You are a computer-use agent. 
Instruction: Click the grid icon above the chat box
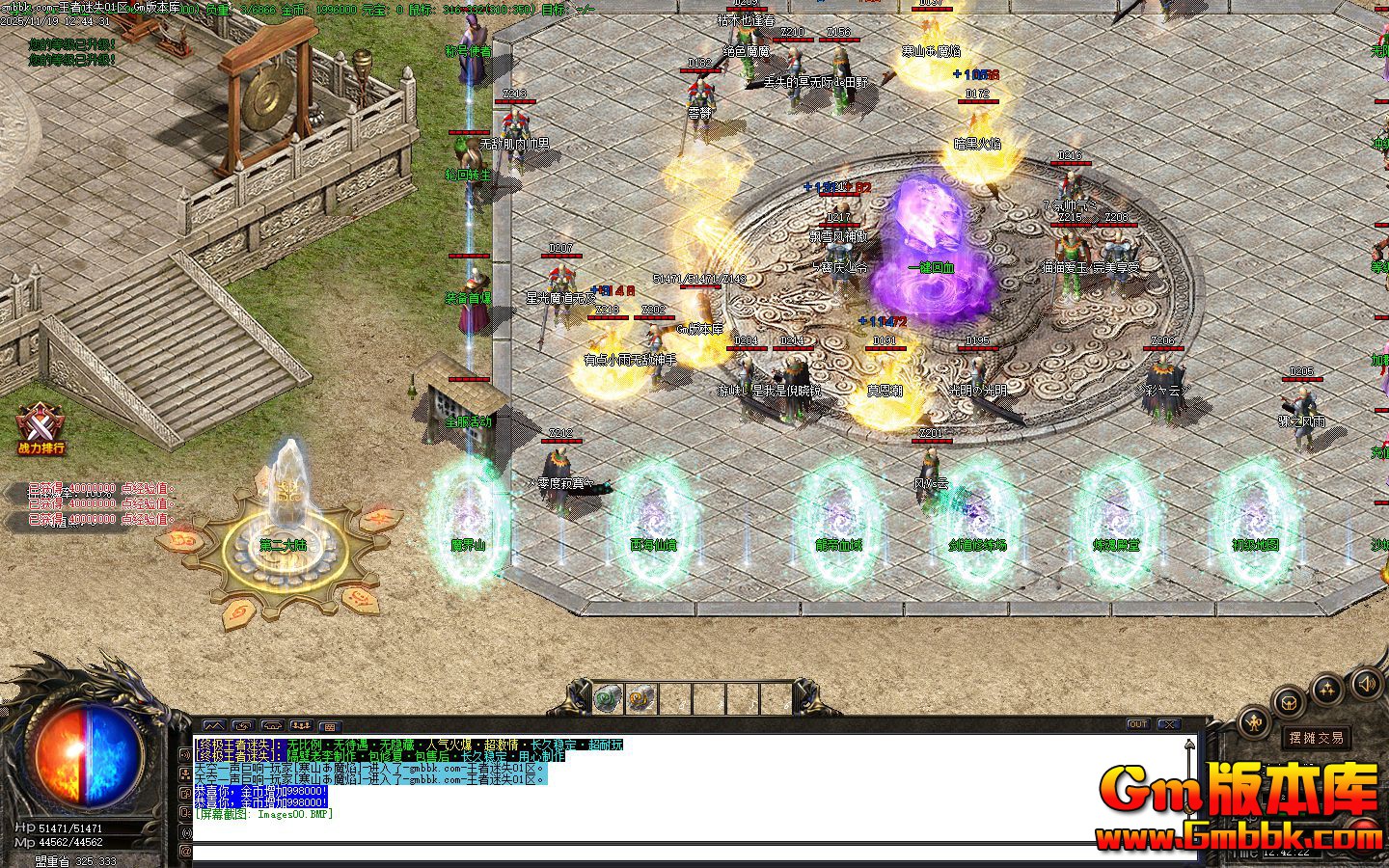coord(331,726)
